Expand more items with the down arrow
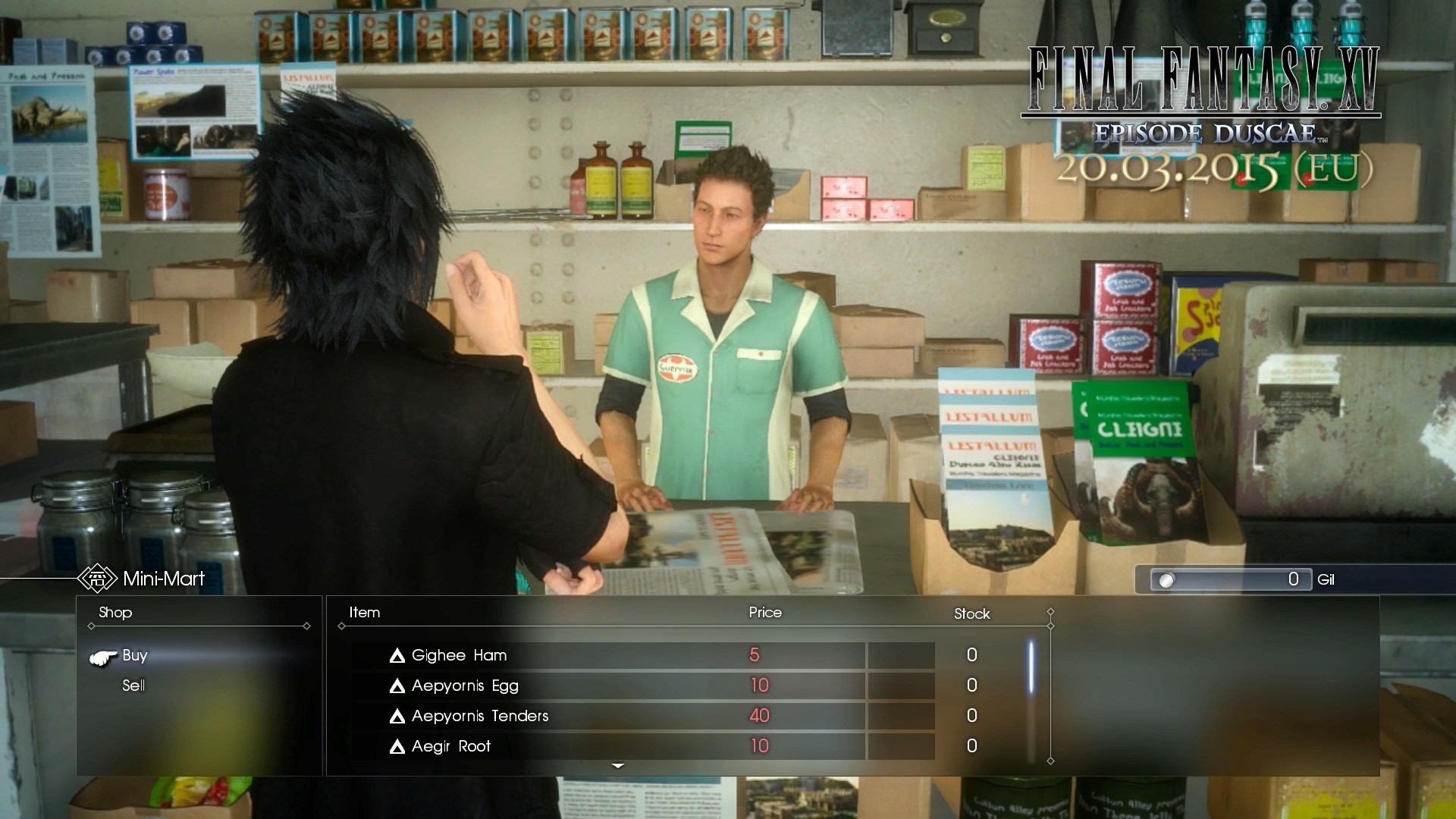The image size is (1456, 819). pos(618,766)
